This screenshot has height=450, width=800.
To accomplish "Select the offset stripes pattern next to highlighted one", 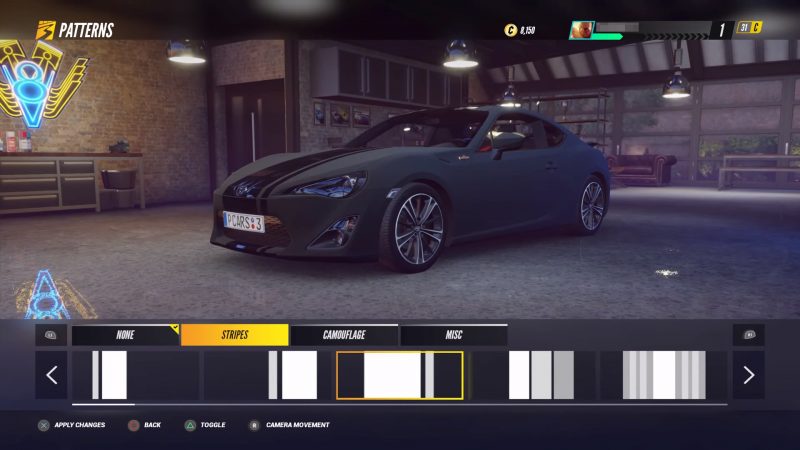I will click(x=267, y=375).
